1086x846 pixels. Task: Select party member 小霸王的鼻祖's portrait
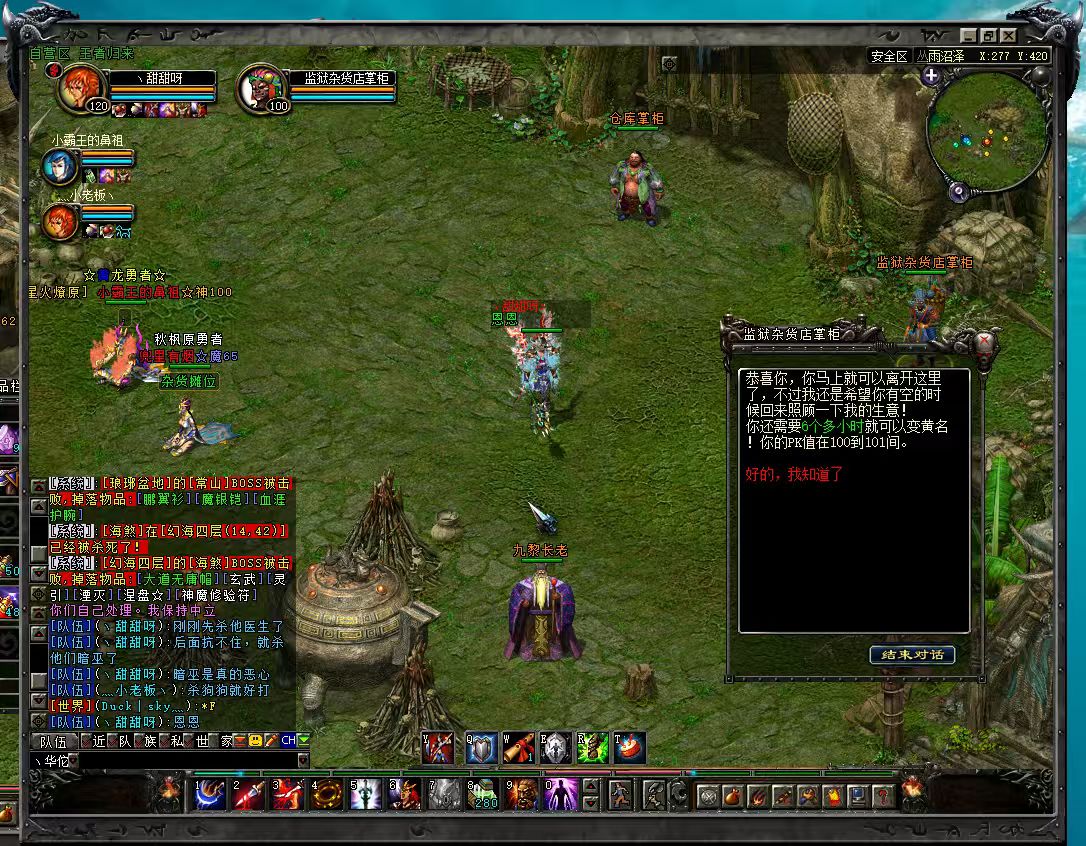(x=60, y=167)
